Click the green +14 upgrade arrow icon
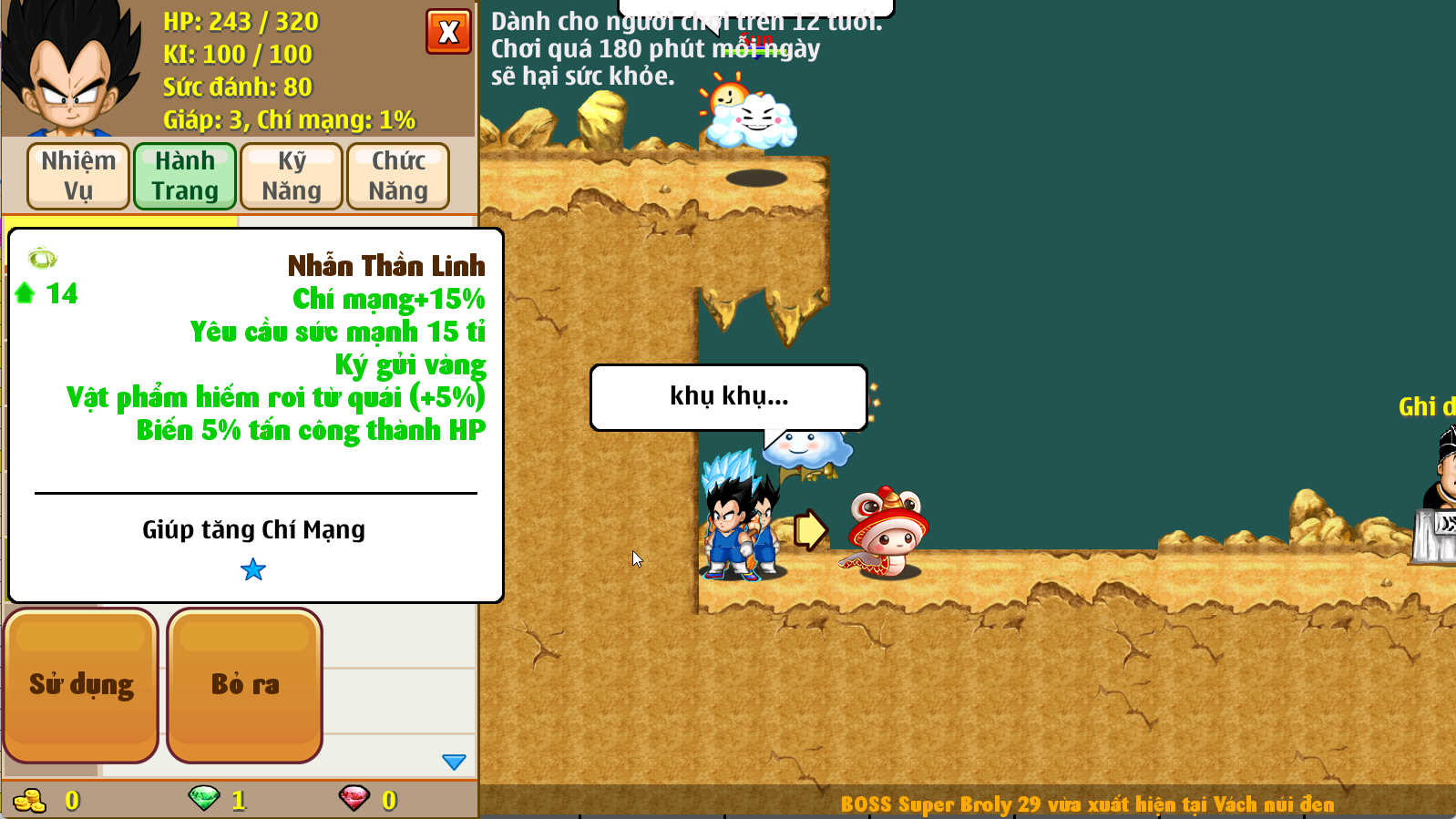The width and height of the screenshot is (1456, 819). pyautogui.click(x=26, y=293)
